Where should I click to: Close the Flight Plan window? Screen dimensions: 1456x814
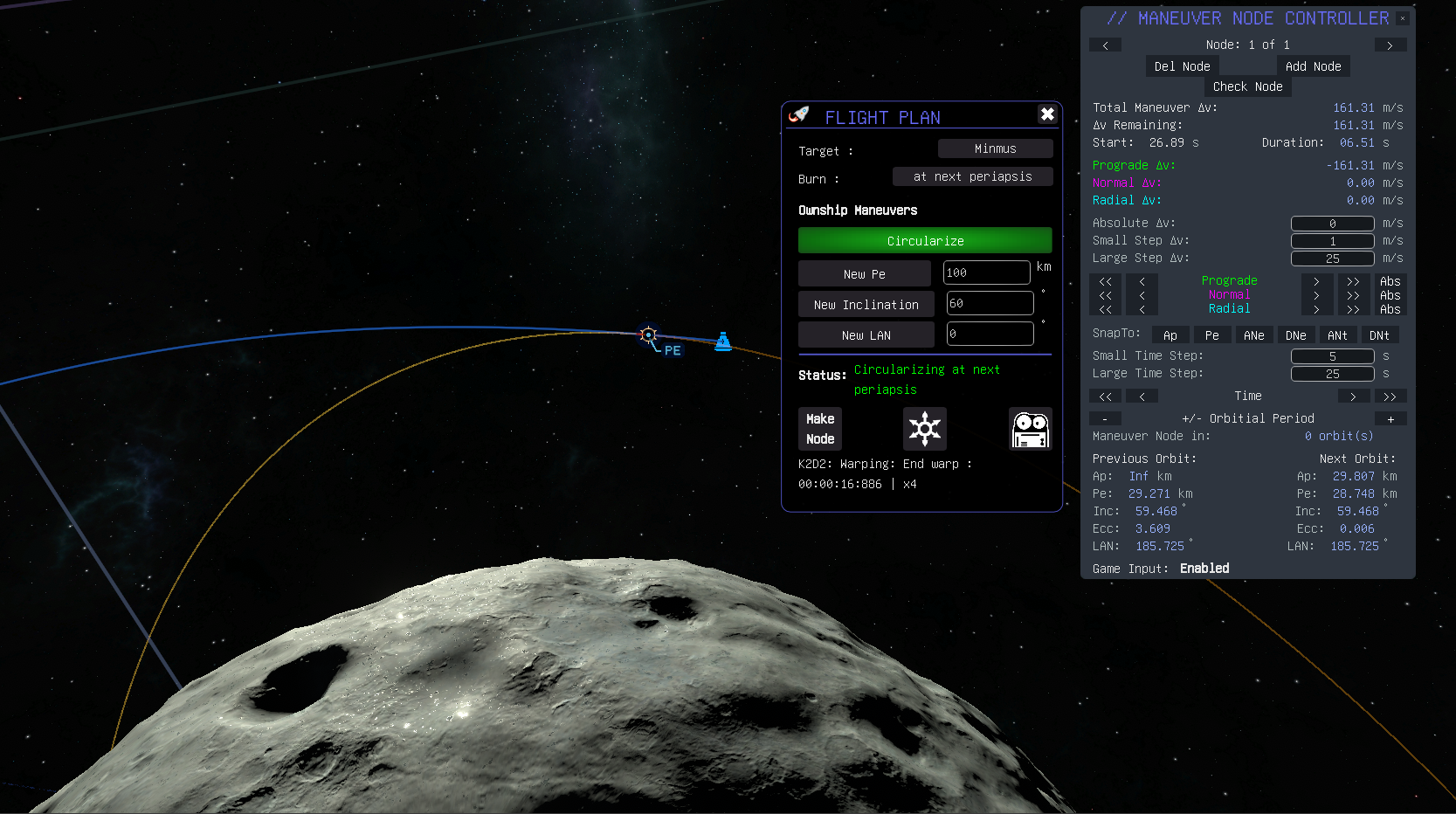[x=1047, y=114]
